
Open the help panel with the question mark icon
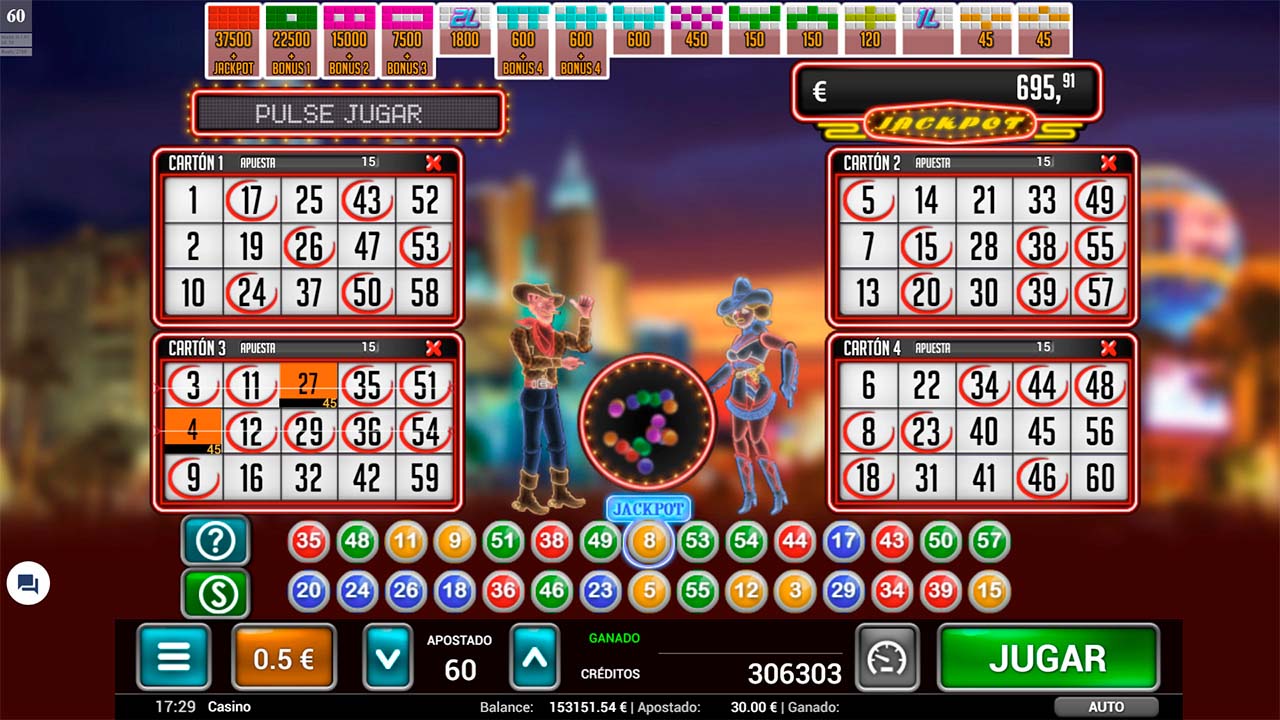point(214,541)
